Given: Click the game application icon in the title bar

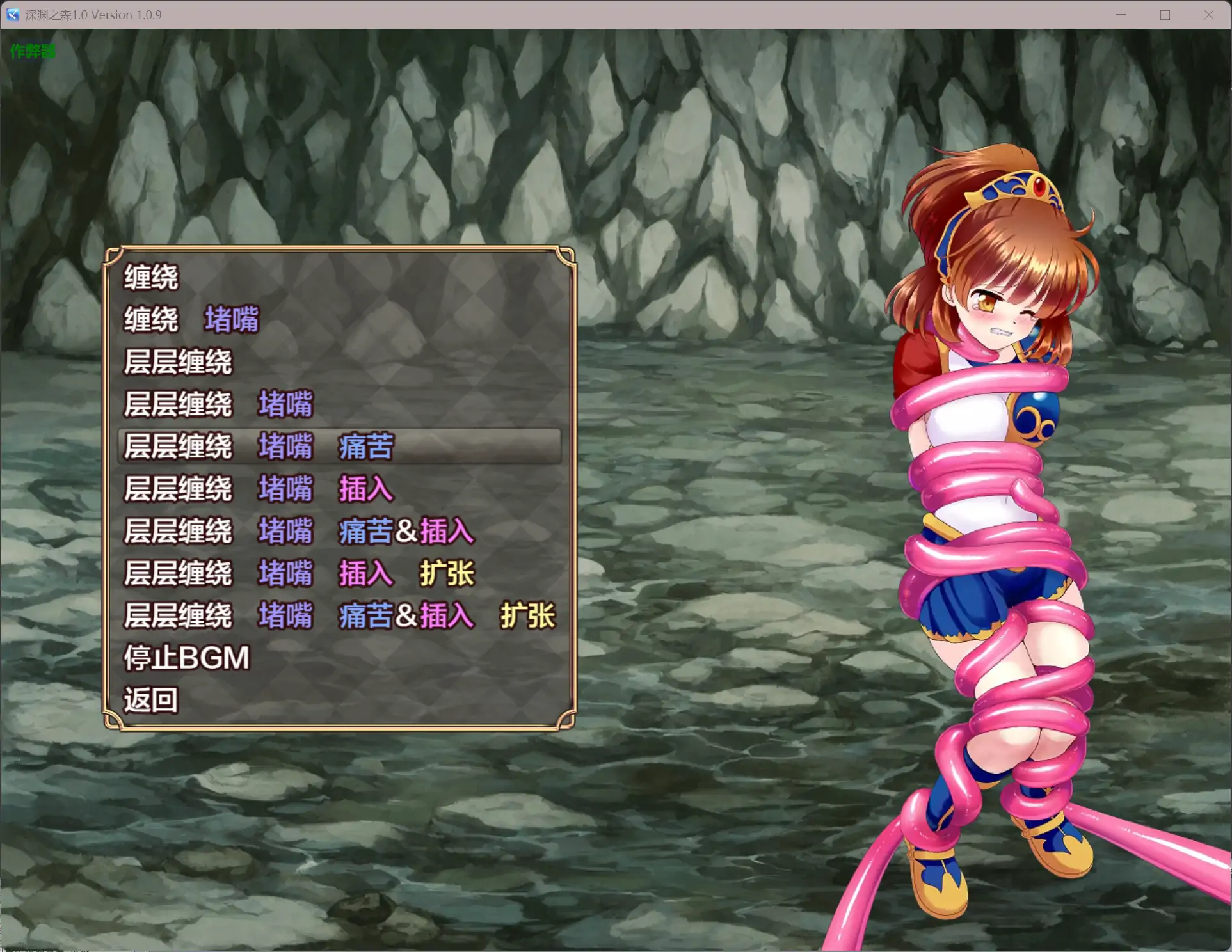Looking at the screenshot, I should [12, 14].
